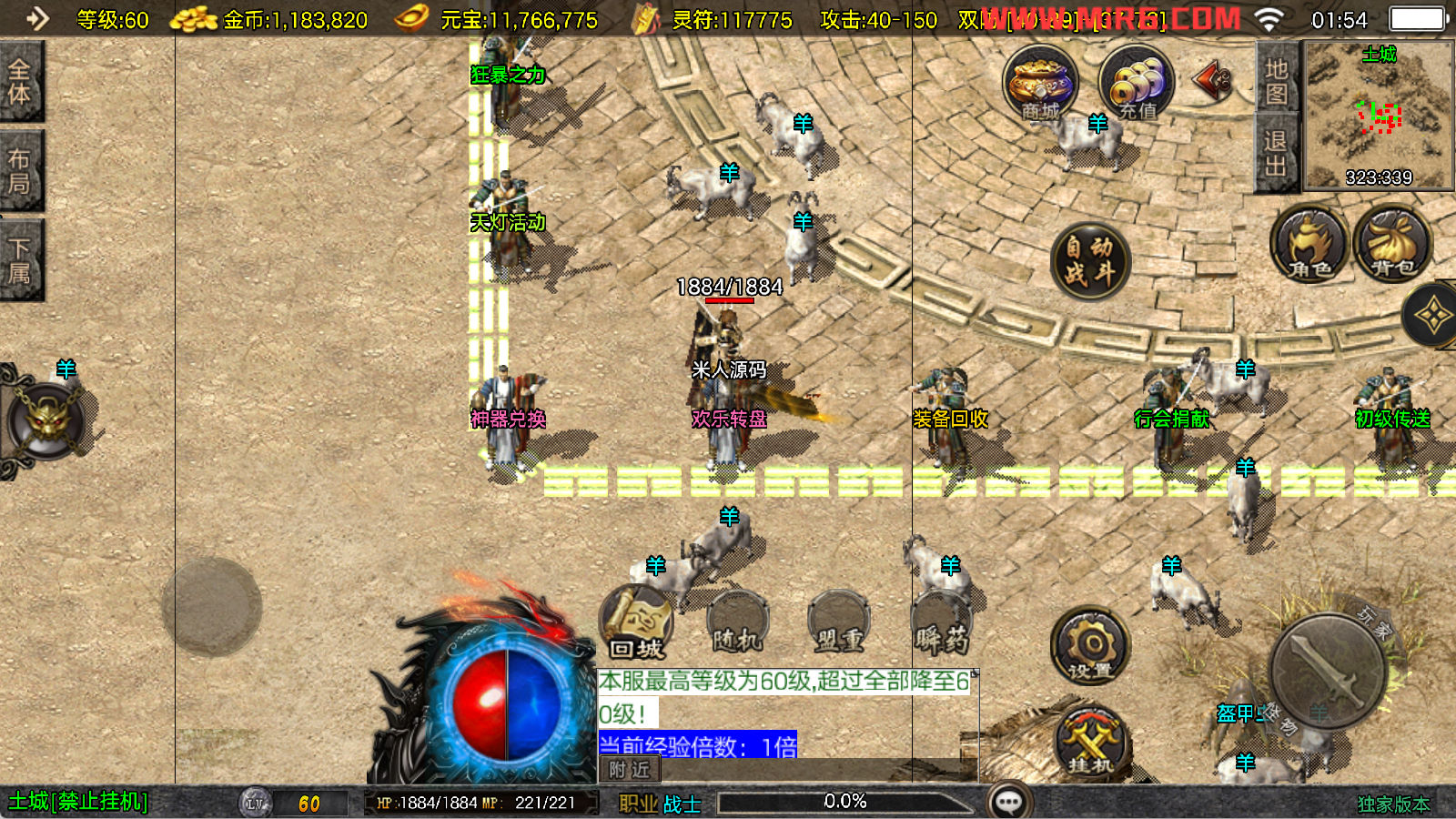Select the 下属 side tab
Viewport: 1456px width, 819px height.
coord(20,260)
